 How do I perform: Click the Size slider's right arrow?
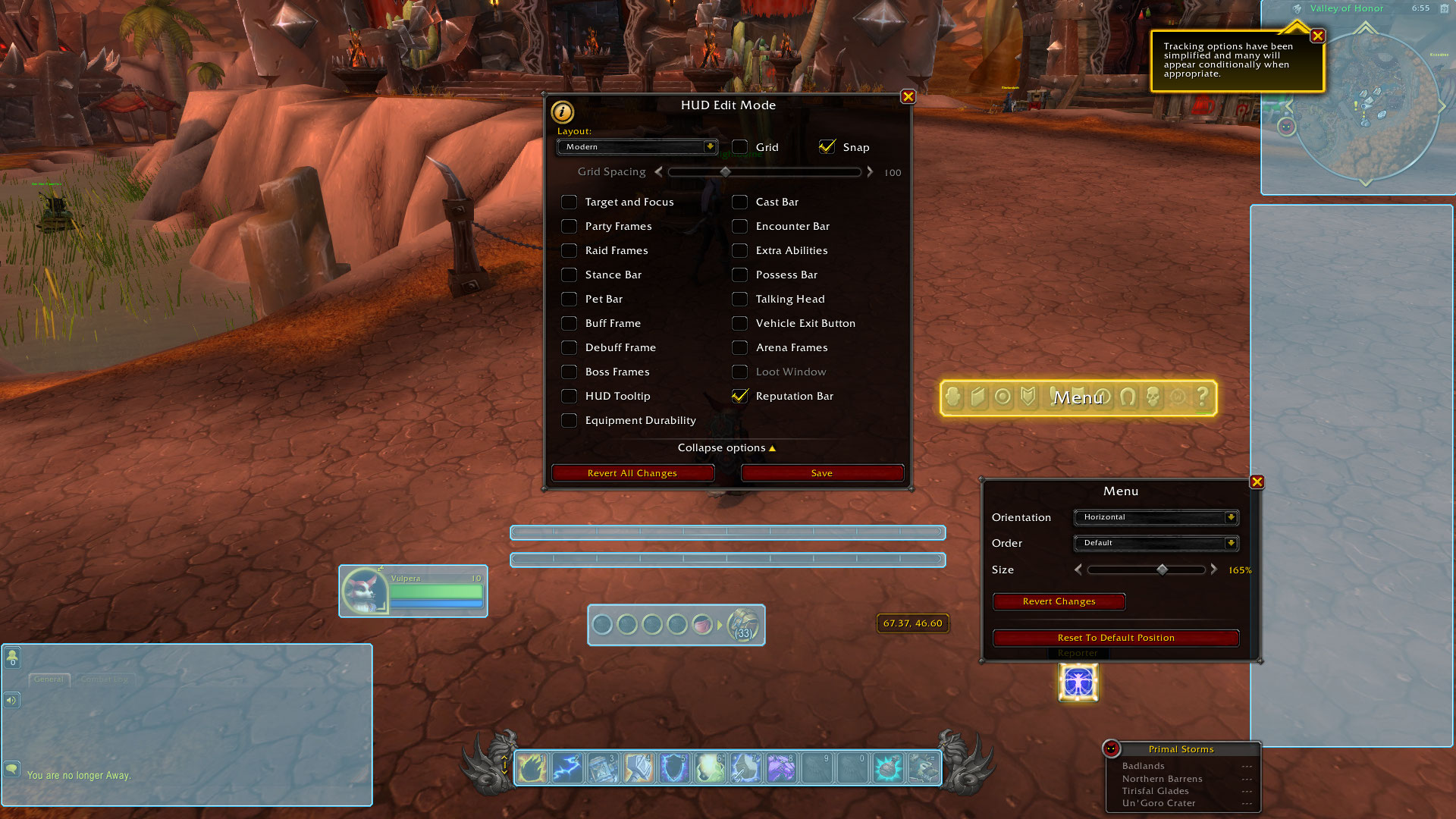[1214, 570]
